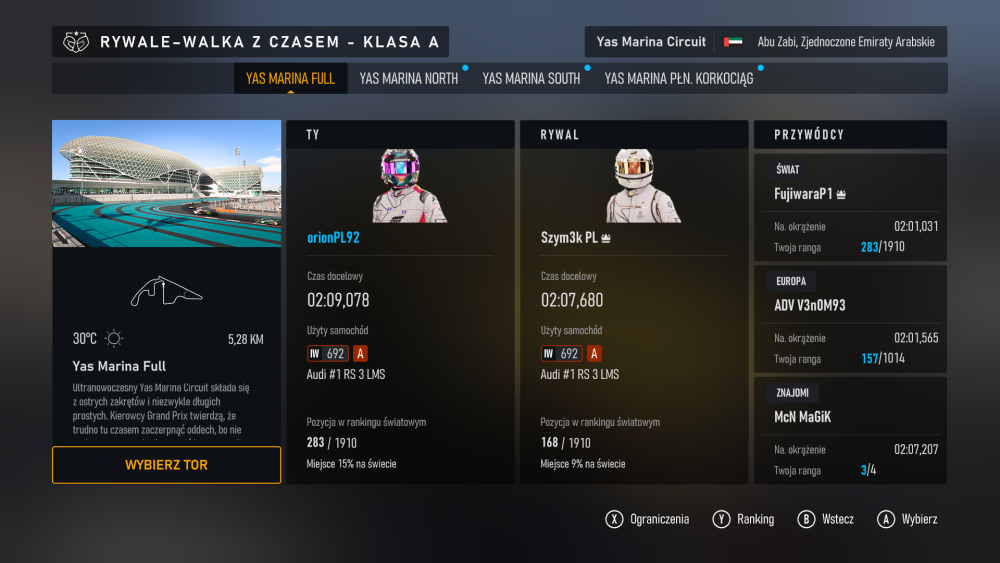This screenshot has width=1000, height=563.
Task: Open the Europa leader ADV V3n0M93 entry
Action: click(x=849, y=319)
